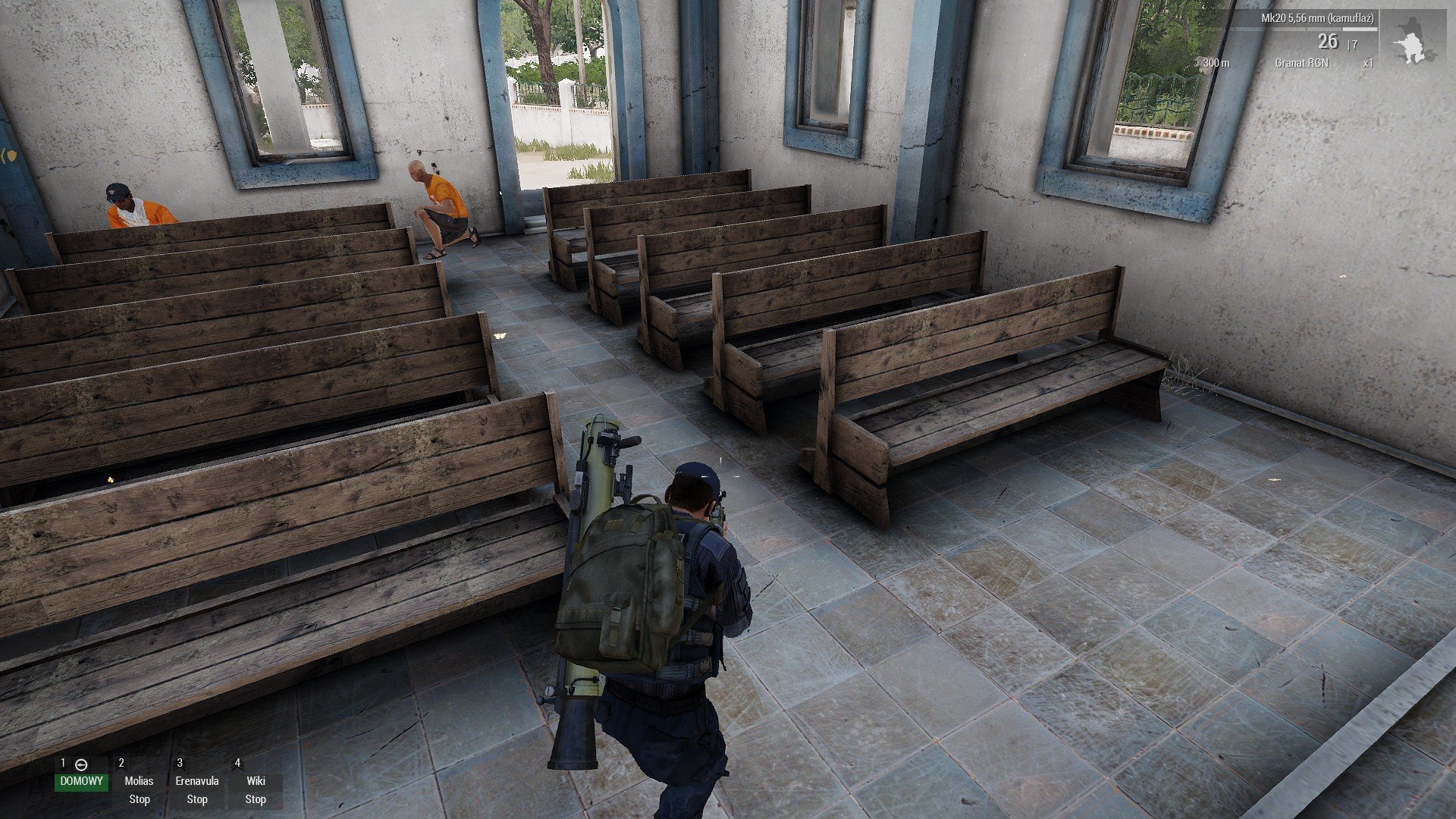Pick squad member Wiki
The width and height of the screenshot is (1456, 819).
point(256,781)
